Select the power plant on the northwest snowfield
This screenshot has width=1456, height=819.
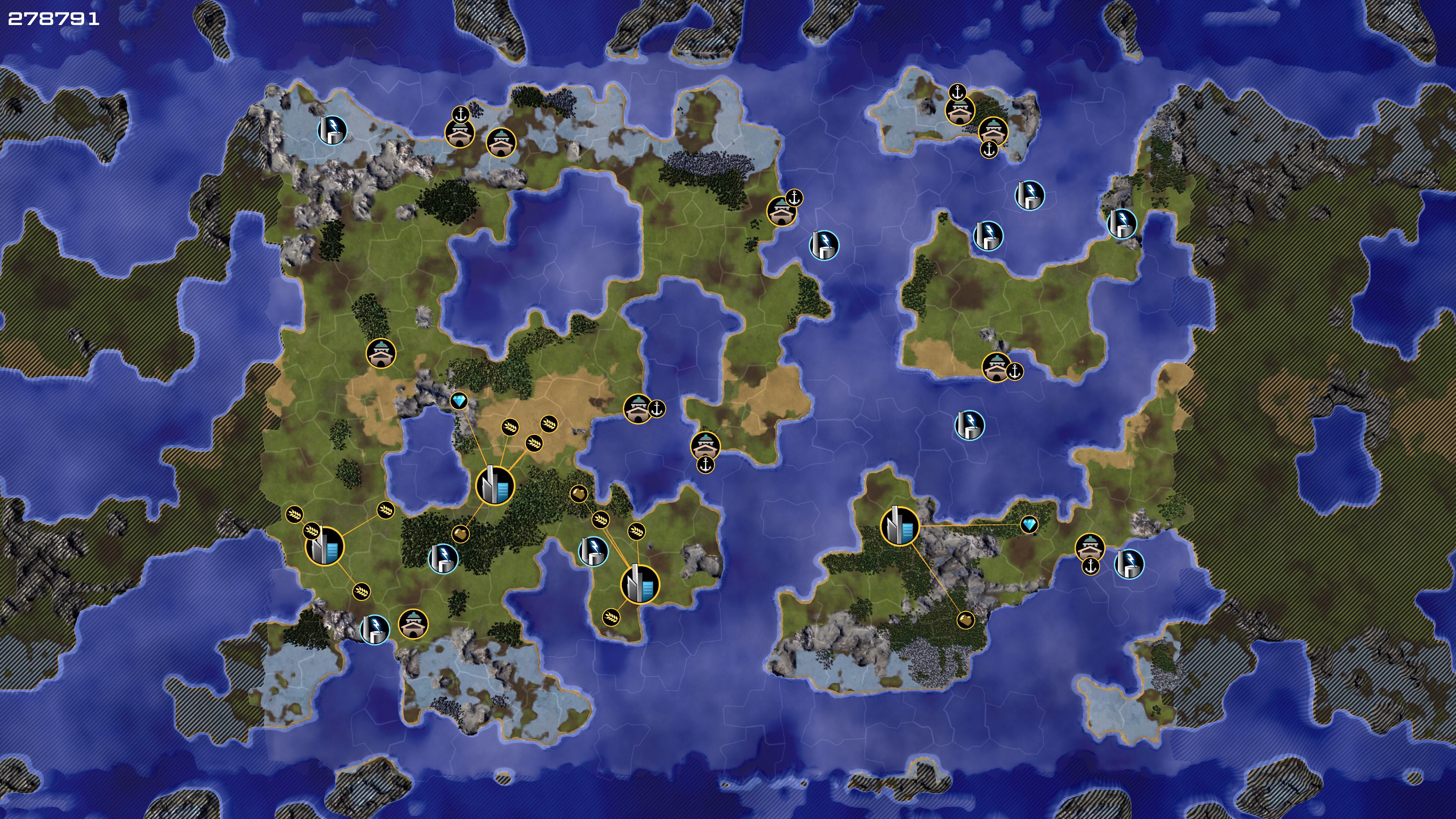(332, 130)
